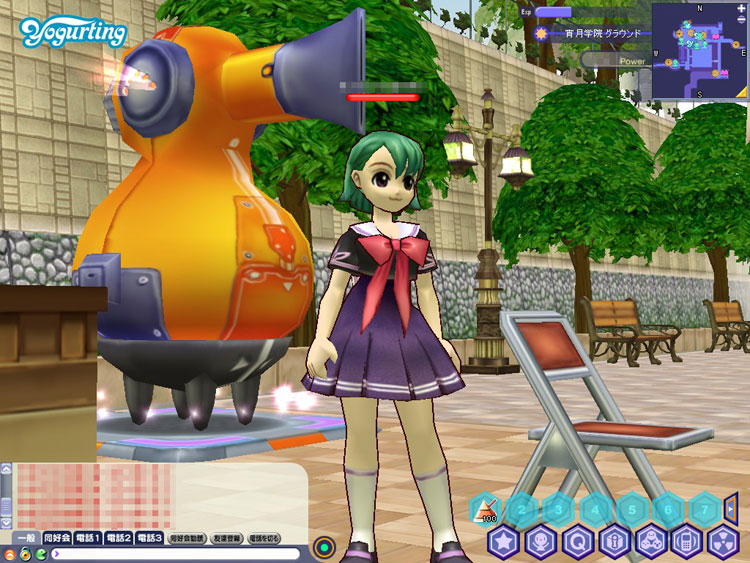The width and height of the screenshot is (750, 563).
Task: Use the item in hotbar slot one
Action: 485,510
